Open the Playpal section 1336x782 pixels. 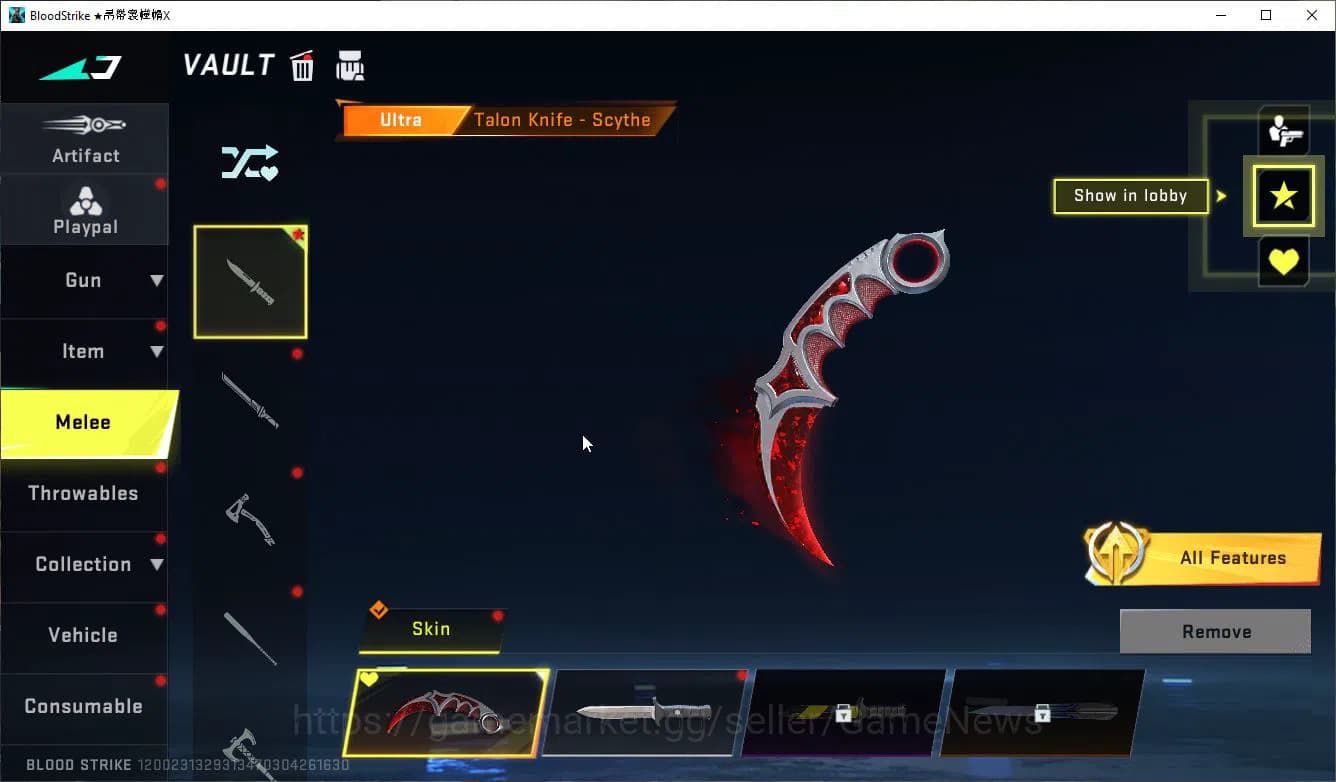(85, 208)
